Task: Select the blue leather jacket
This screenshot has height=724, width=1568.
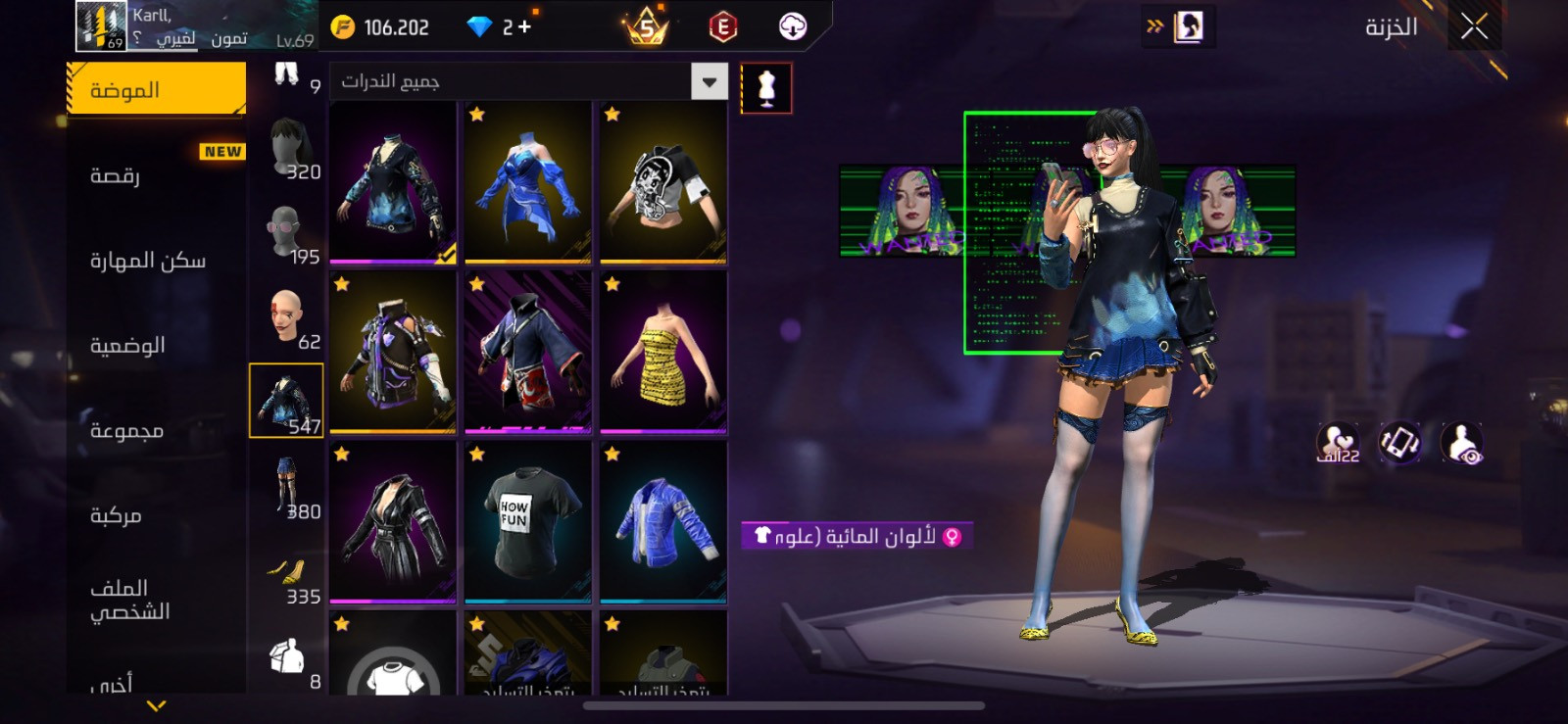Action: click(663, 521)
